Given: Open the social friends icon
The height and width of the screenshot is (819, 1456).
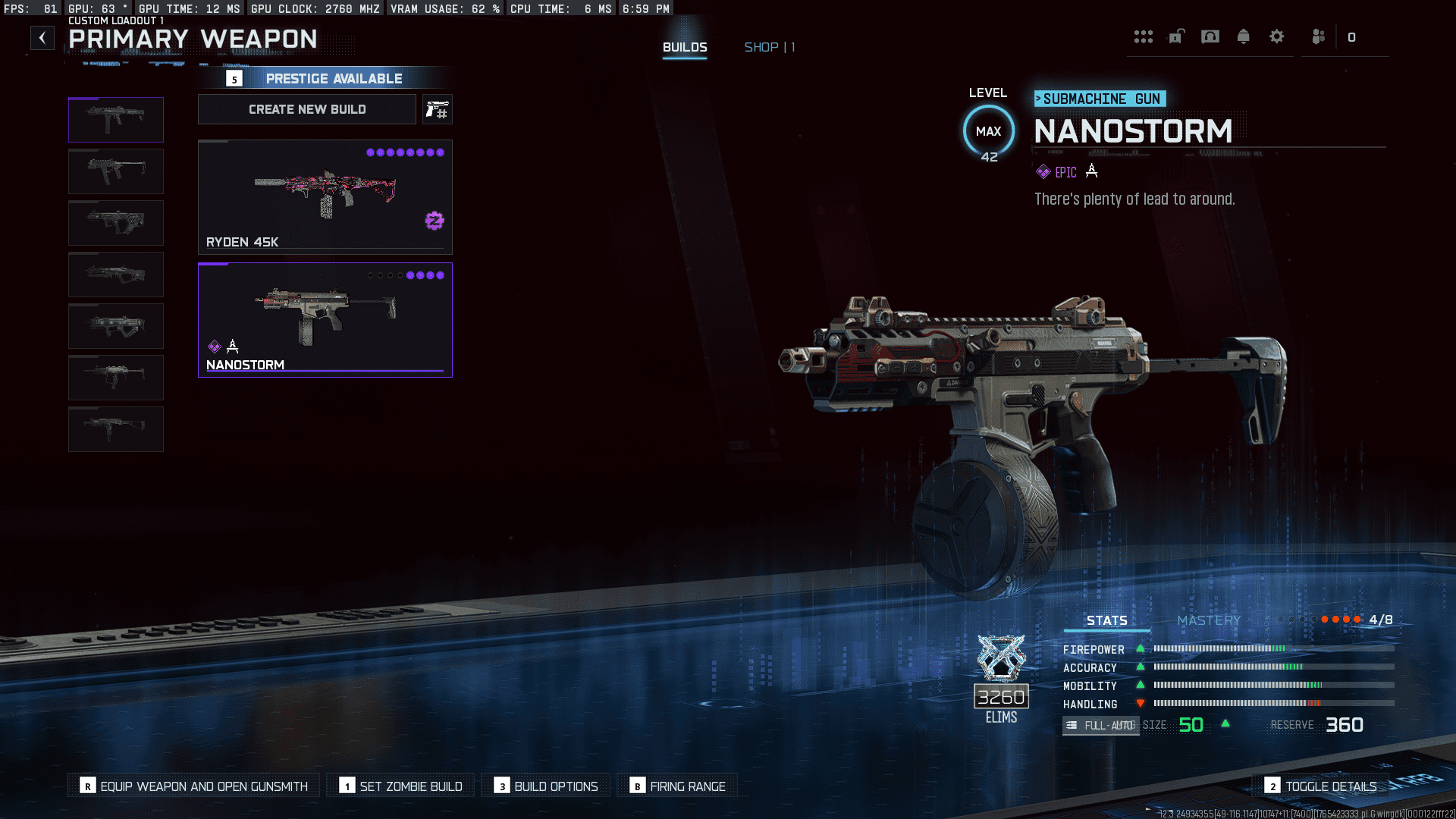Looking at the screenshot, I should pyautogui.click(x=1318, y=37).
